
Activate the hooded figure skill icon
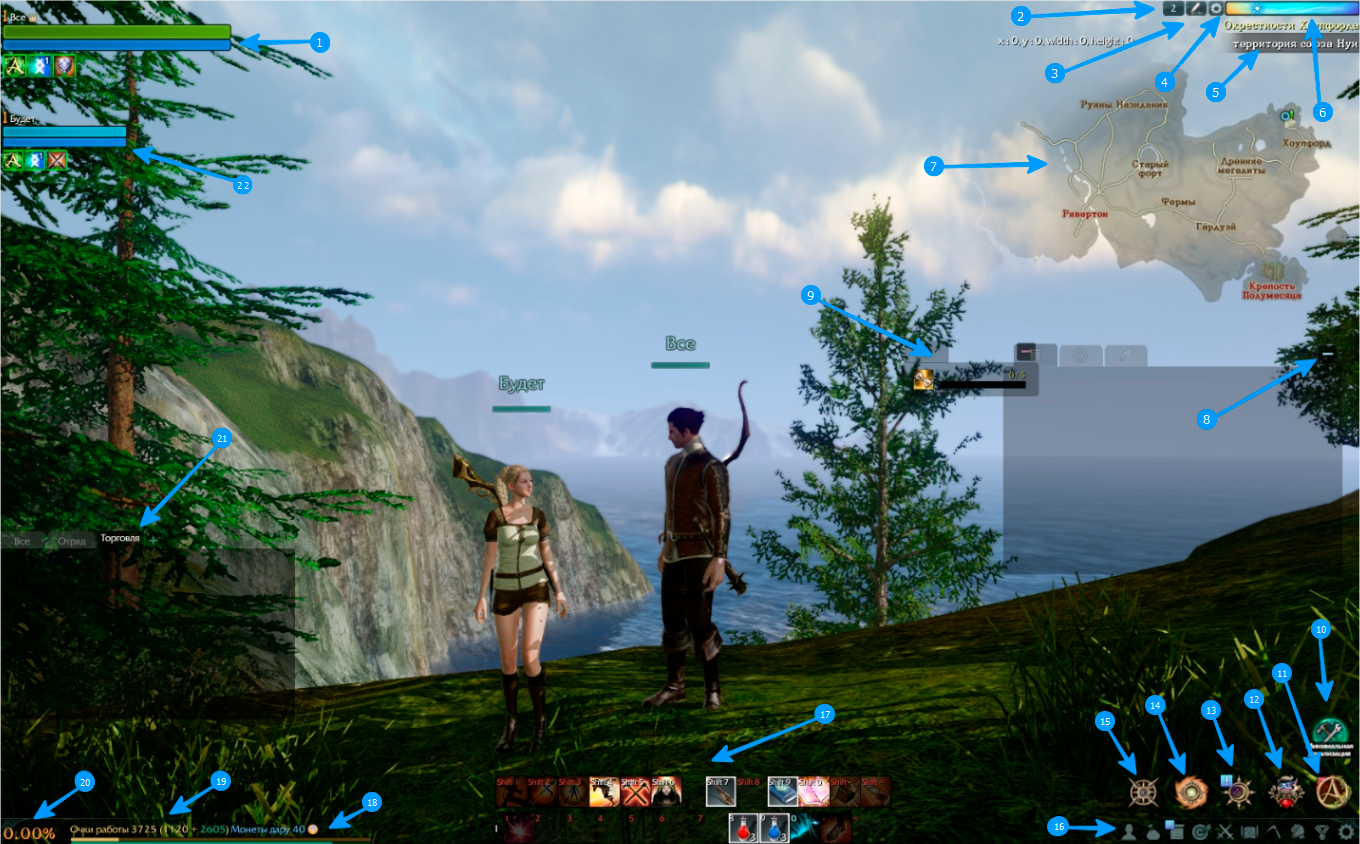click(664, 793)
